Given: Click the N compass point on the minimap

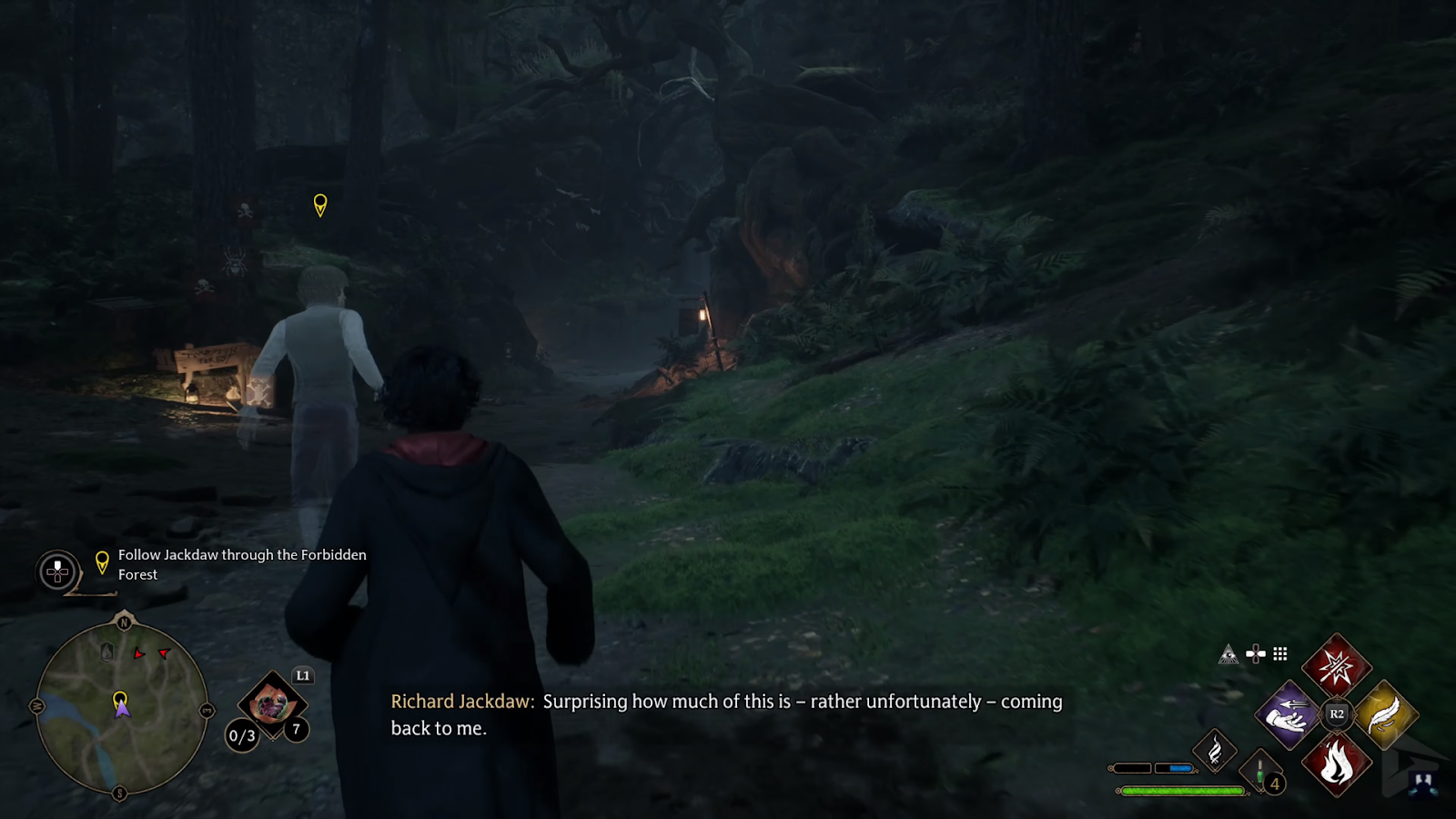Looking at the screenshot, I should [x=124, y=622].
